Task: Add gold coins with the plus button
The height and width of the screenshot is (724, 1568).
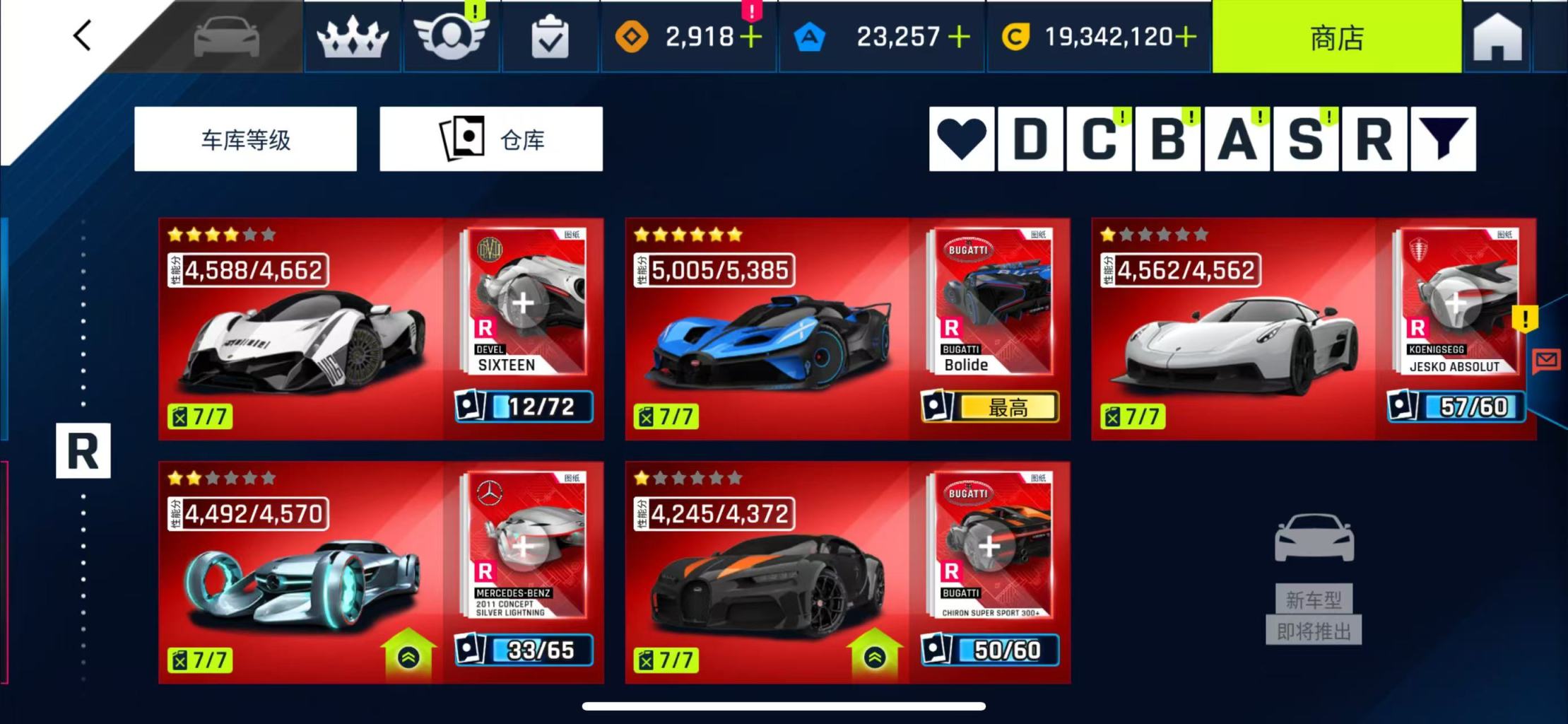Action: click(x=1186, y=37)
